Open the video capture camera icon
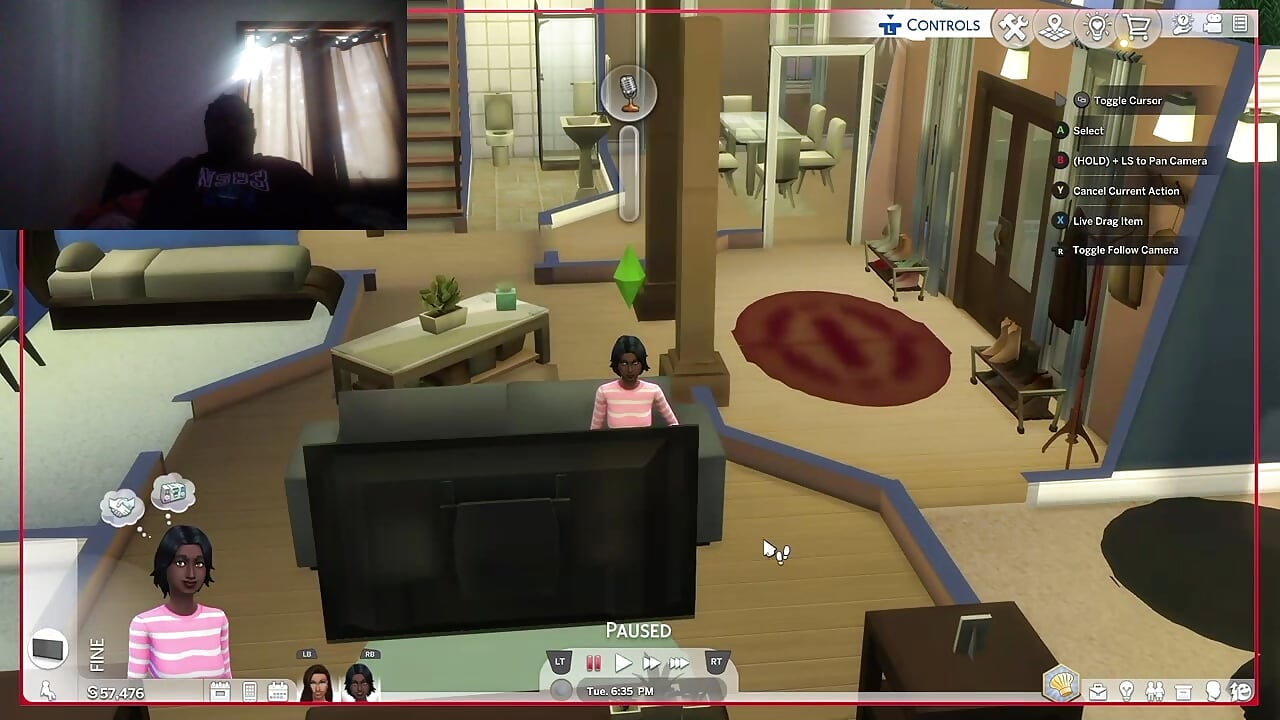 pos(1213,25)
